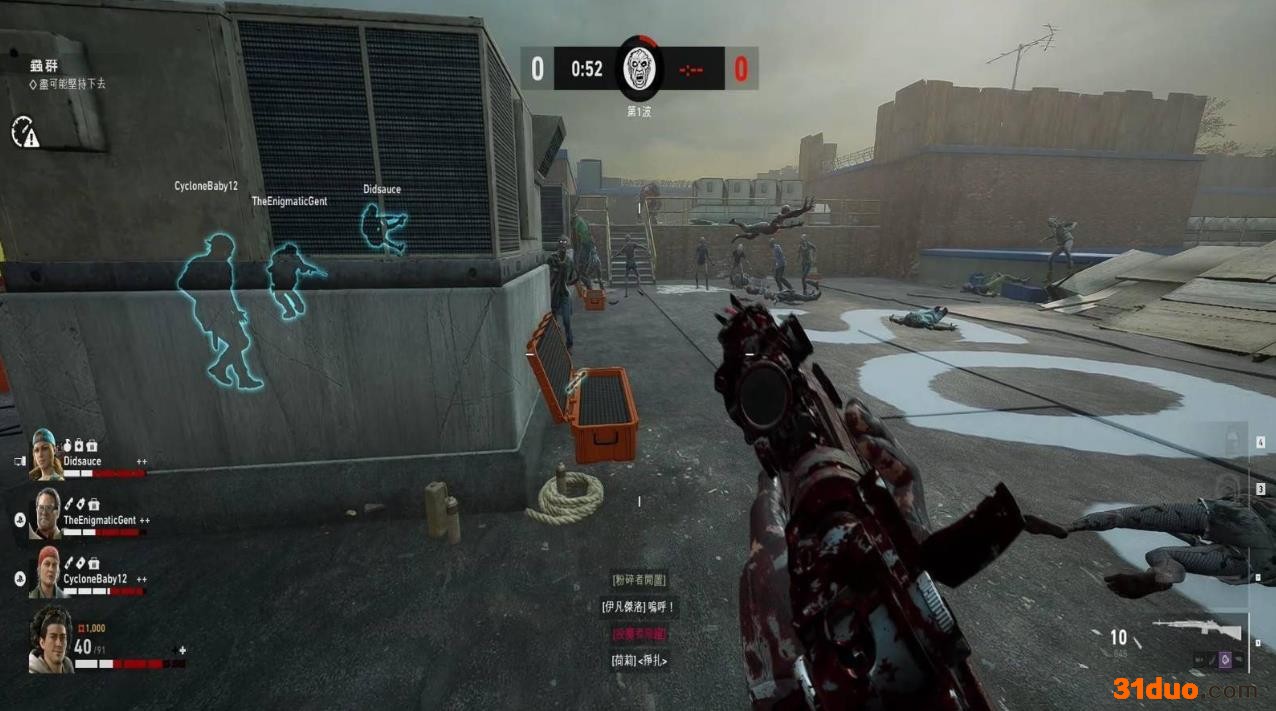Select Didsauce's teammate portrait
The width and height of the screenshot is (1276, 711).
coord(46,454)
